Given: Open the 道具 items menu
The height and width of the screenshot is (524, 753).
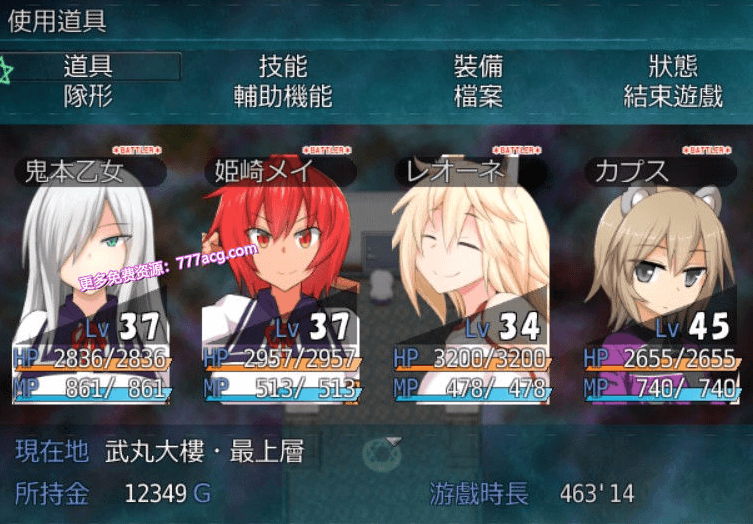Looking at the screenshot, I should [88, 67].
